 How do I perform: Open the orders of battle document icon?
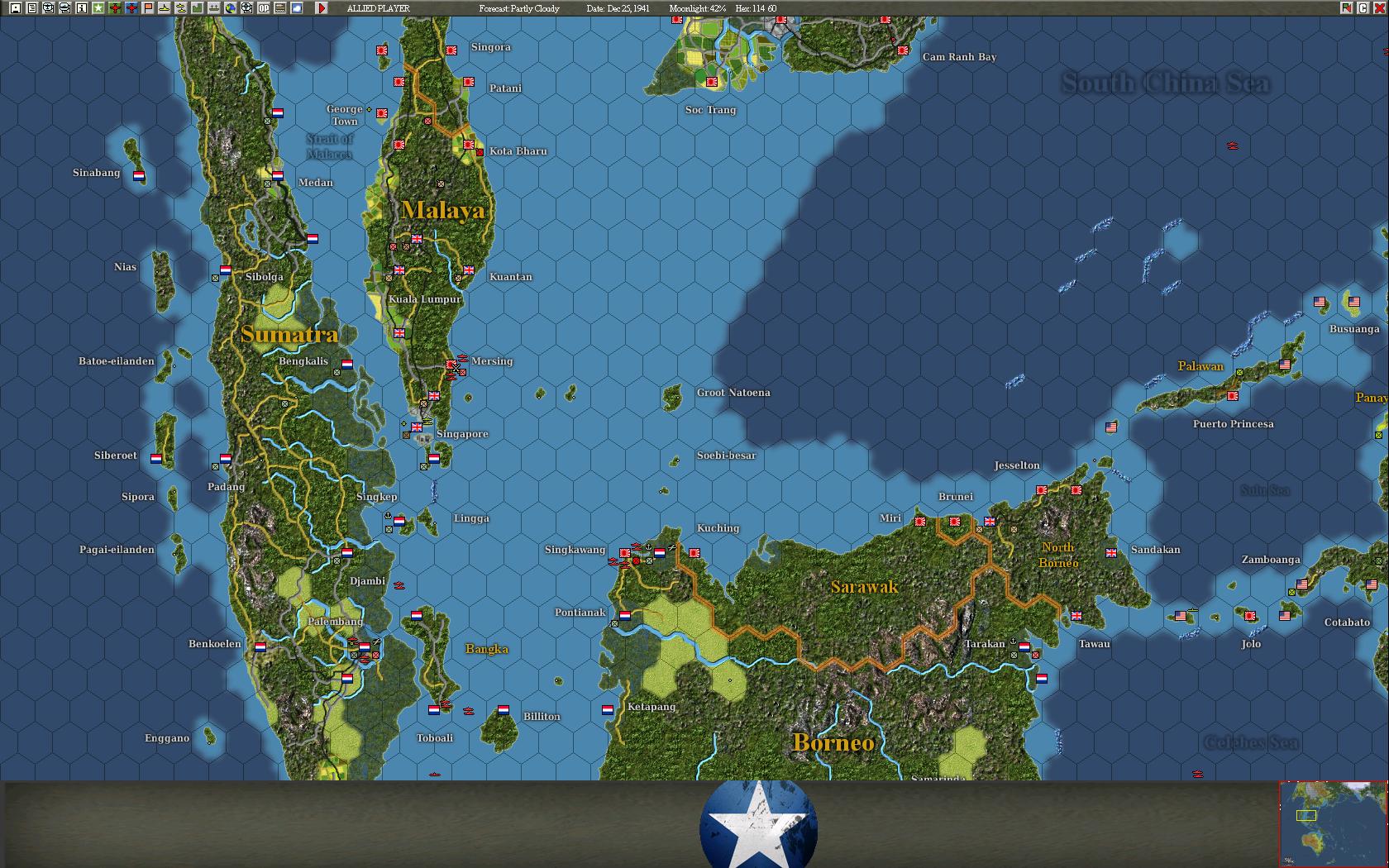31,8
